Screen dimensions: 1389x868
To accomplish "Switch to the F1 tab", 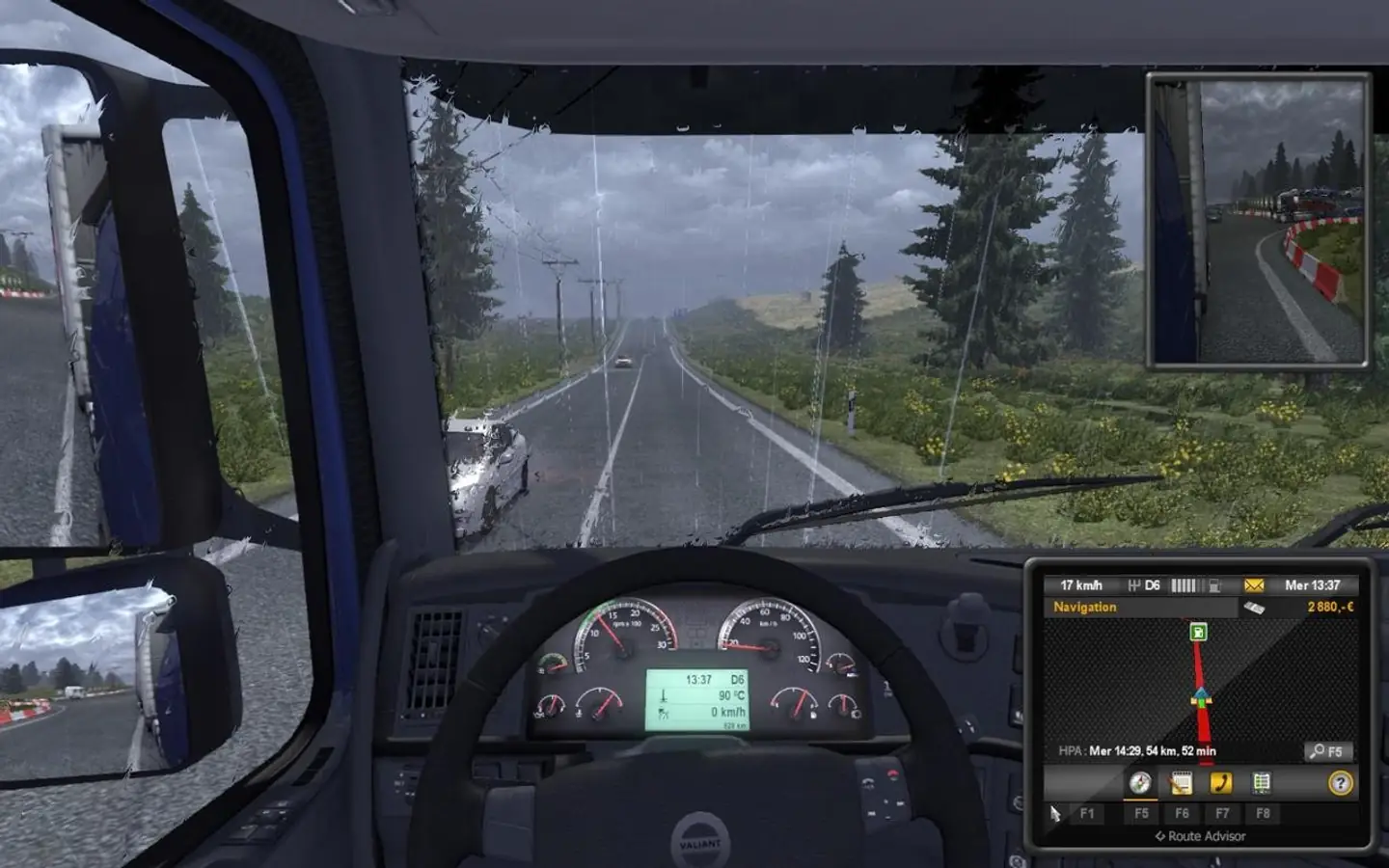I will tap(1088, 814).
